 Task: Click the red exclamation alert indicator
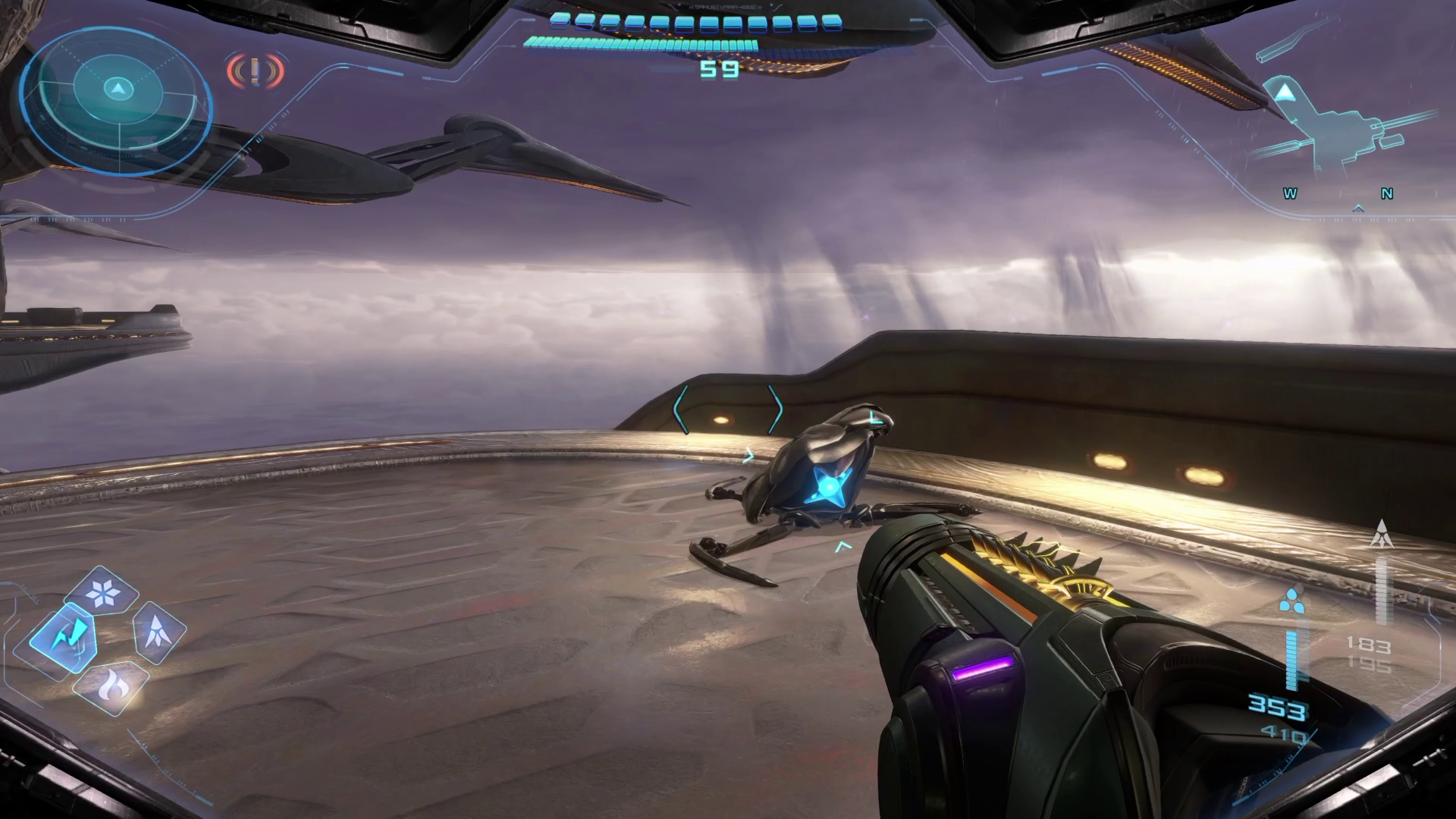point(255,71)
